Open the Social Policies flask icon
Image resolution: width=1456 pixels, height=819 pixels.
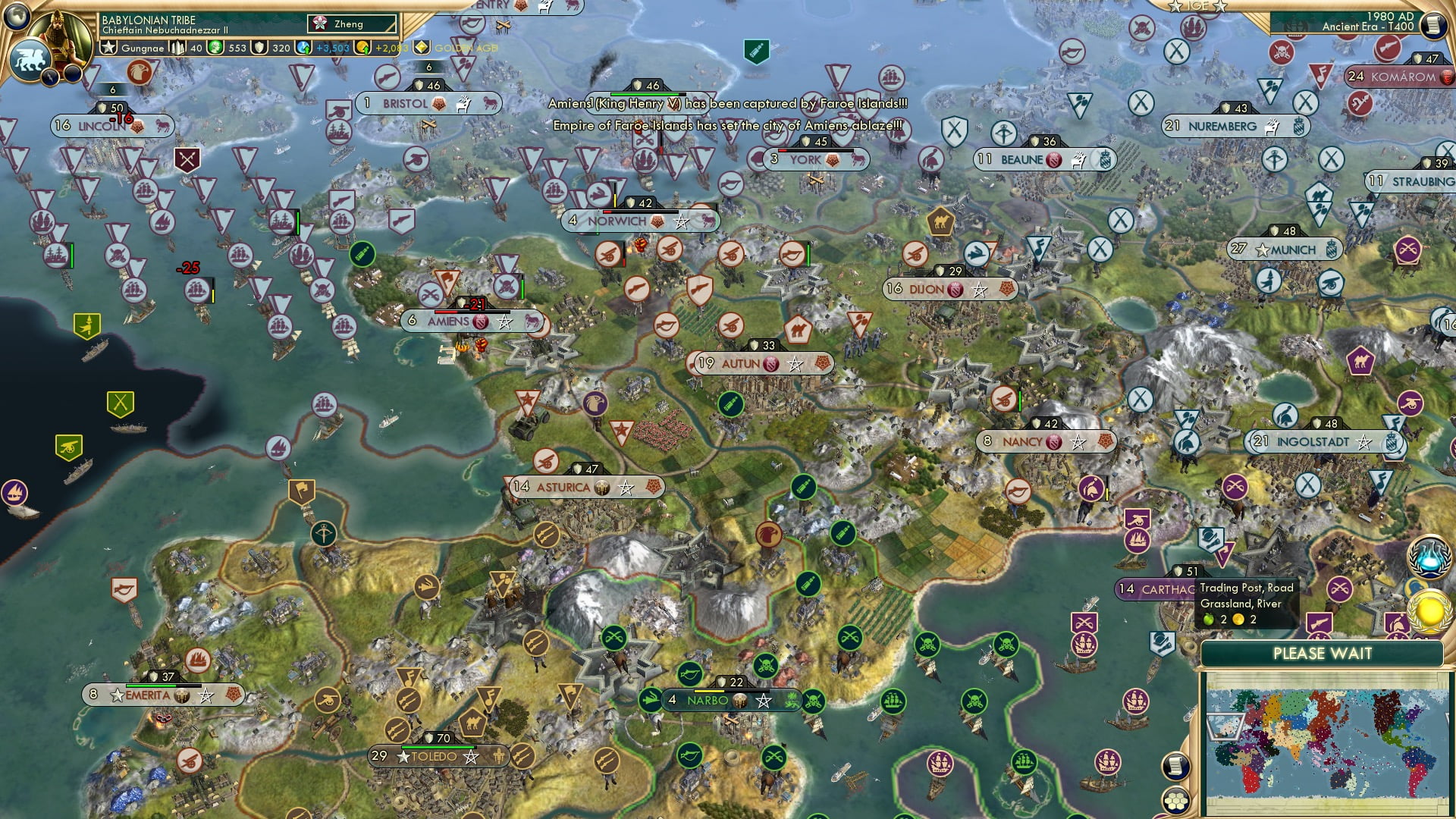[x=1428, y=557]
